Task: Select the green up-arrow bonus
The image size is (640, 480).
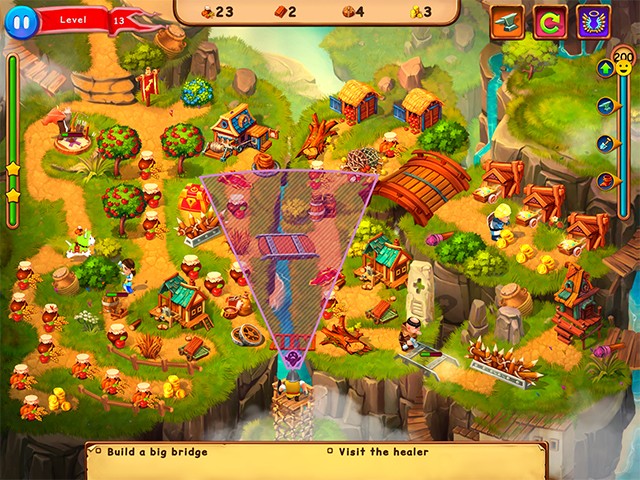Action: (x=605, y=68)
